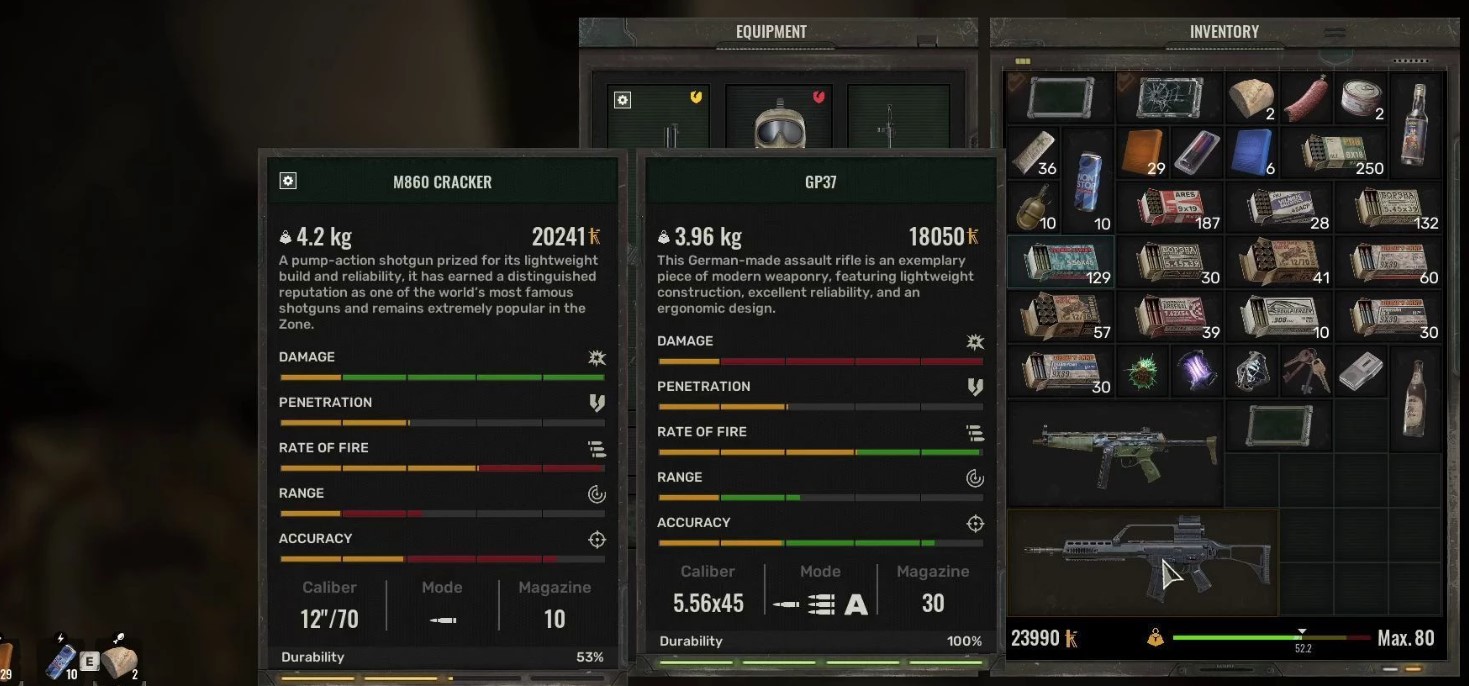The image size is (1469, 686).
Task: Select the cracked glass PDA item
Action: point(1169,98)
